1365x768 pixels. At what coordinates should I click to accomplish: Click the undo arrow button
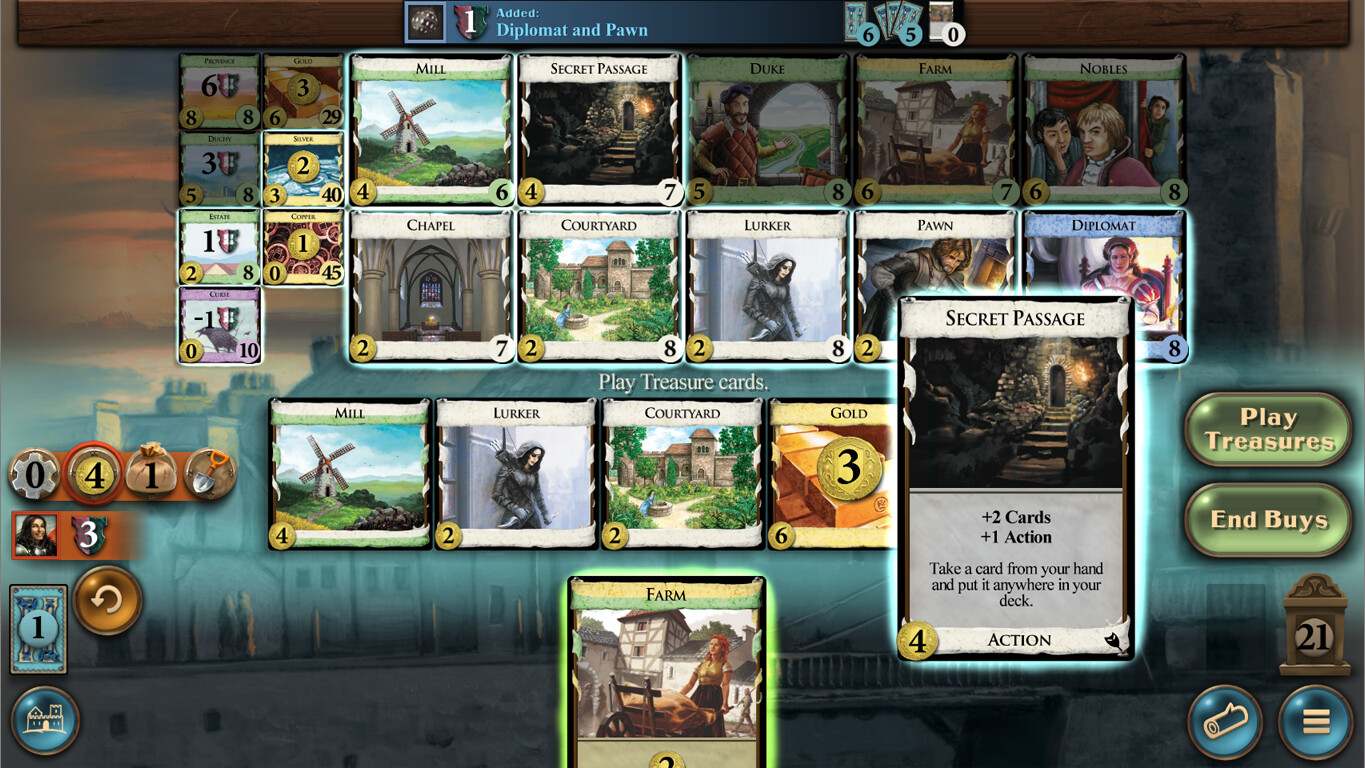coord(106,600)
